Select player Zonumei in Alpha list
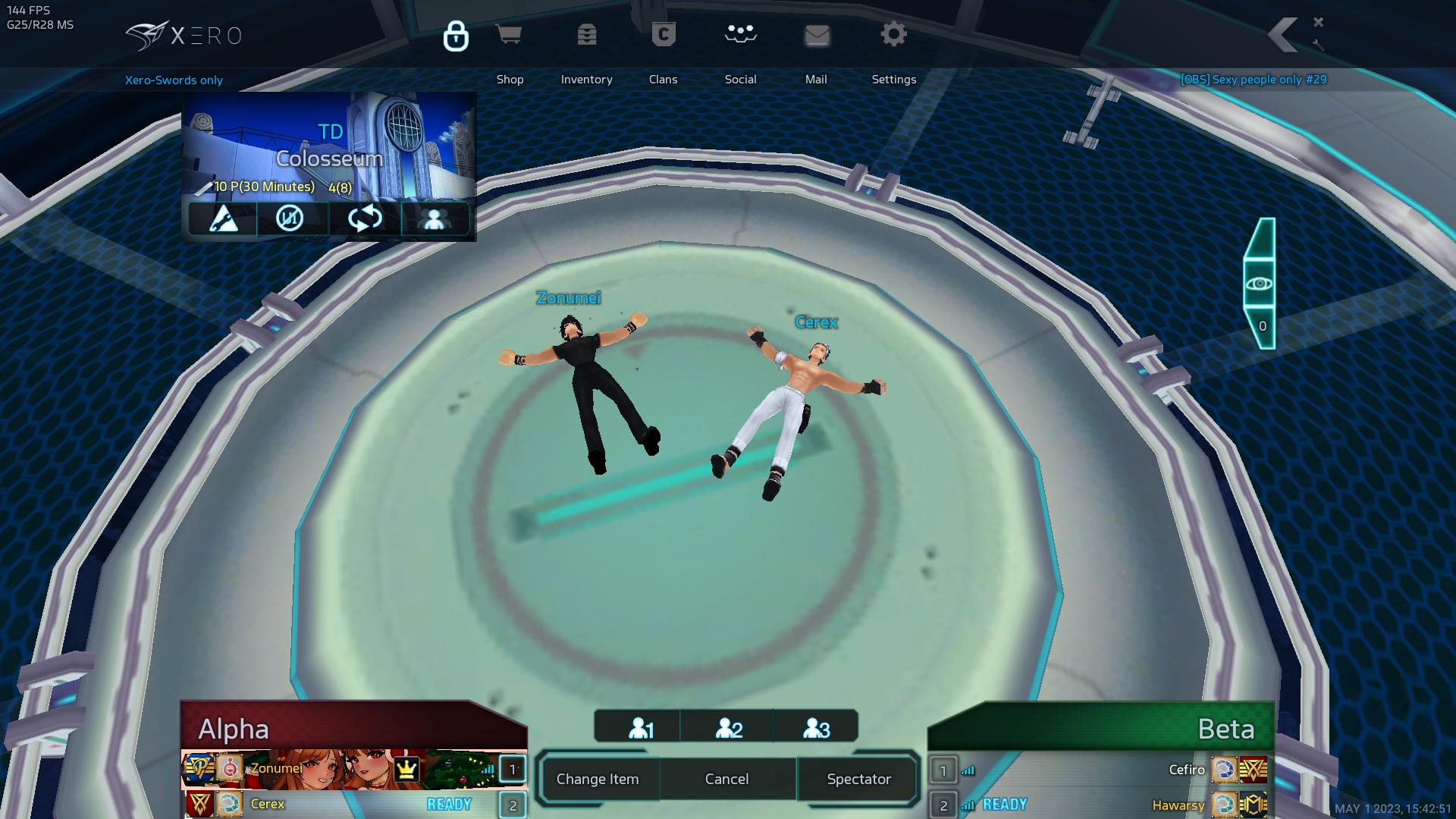The image size is (1456, 819). pyautogui.click(x=277, y=769)
